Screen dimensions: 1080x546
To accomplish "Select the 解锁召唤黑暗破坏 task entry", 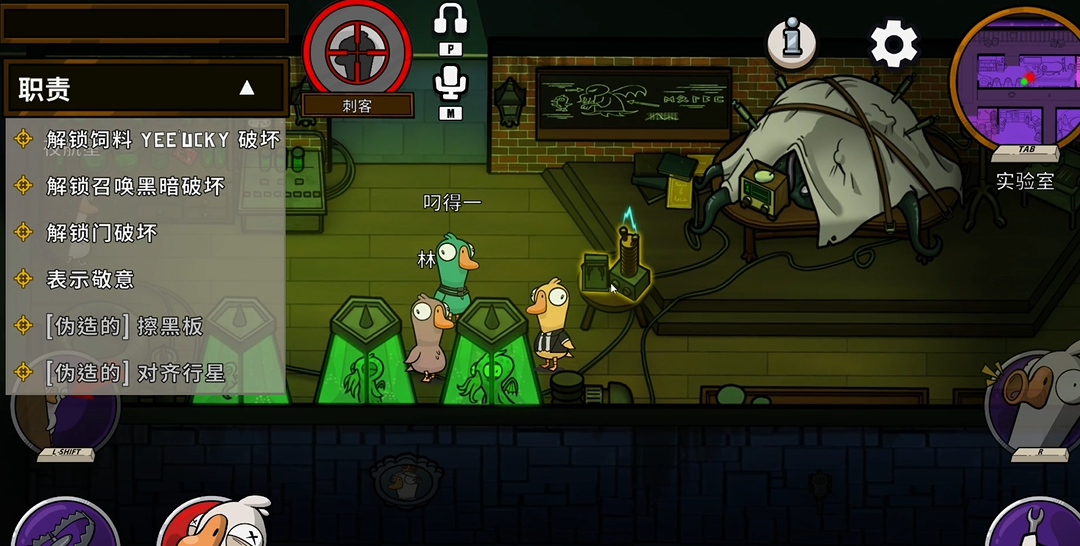I will pyautogui.click(x=135, y=186).
